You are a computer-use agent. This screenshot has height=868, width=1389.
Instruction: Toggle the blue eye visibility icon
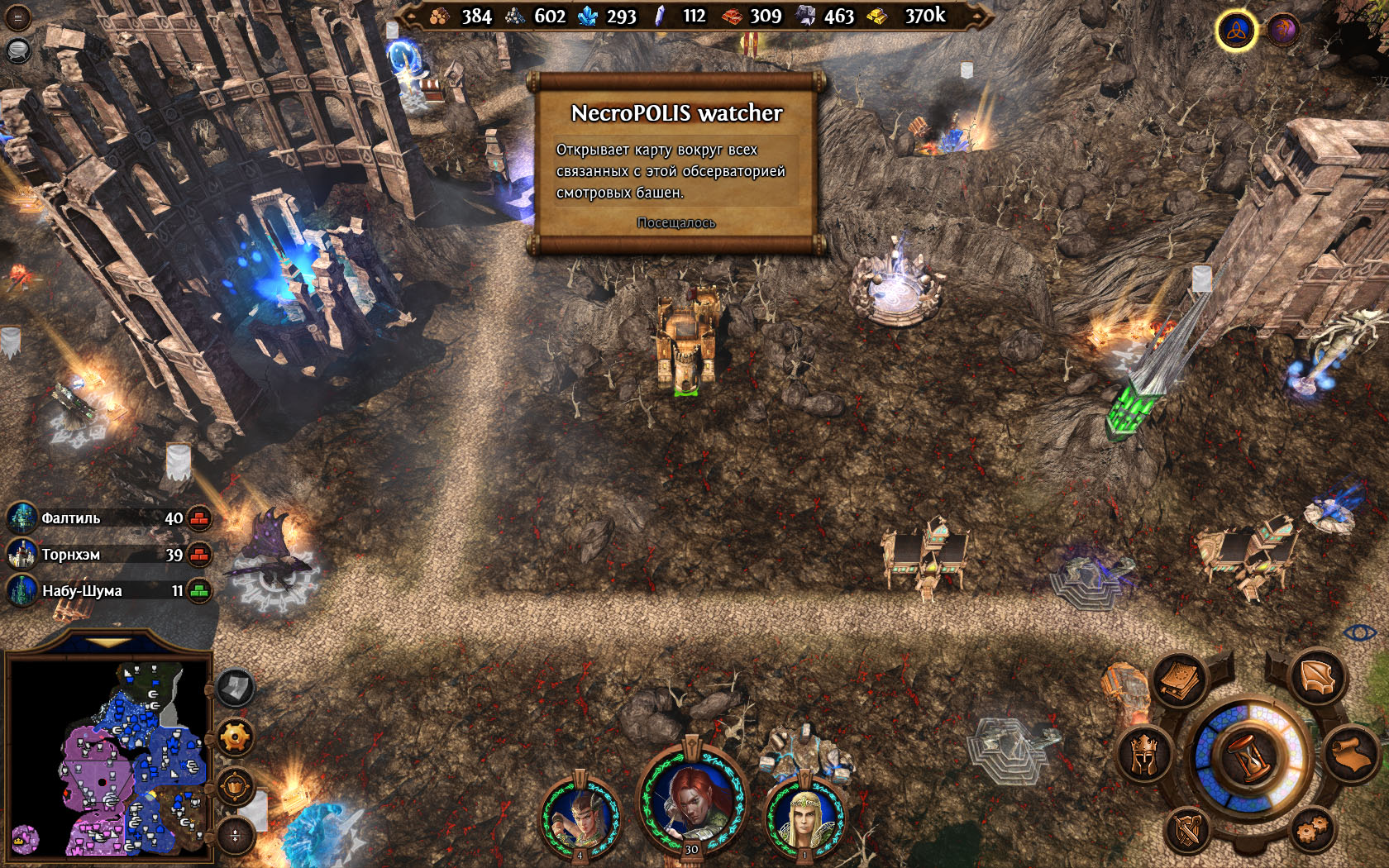tap(1359, 633)
